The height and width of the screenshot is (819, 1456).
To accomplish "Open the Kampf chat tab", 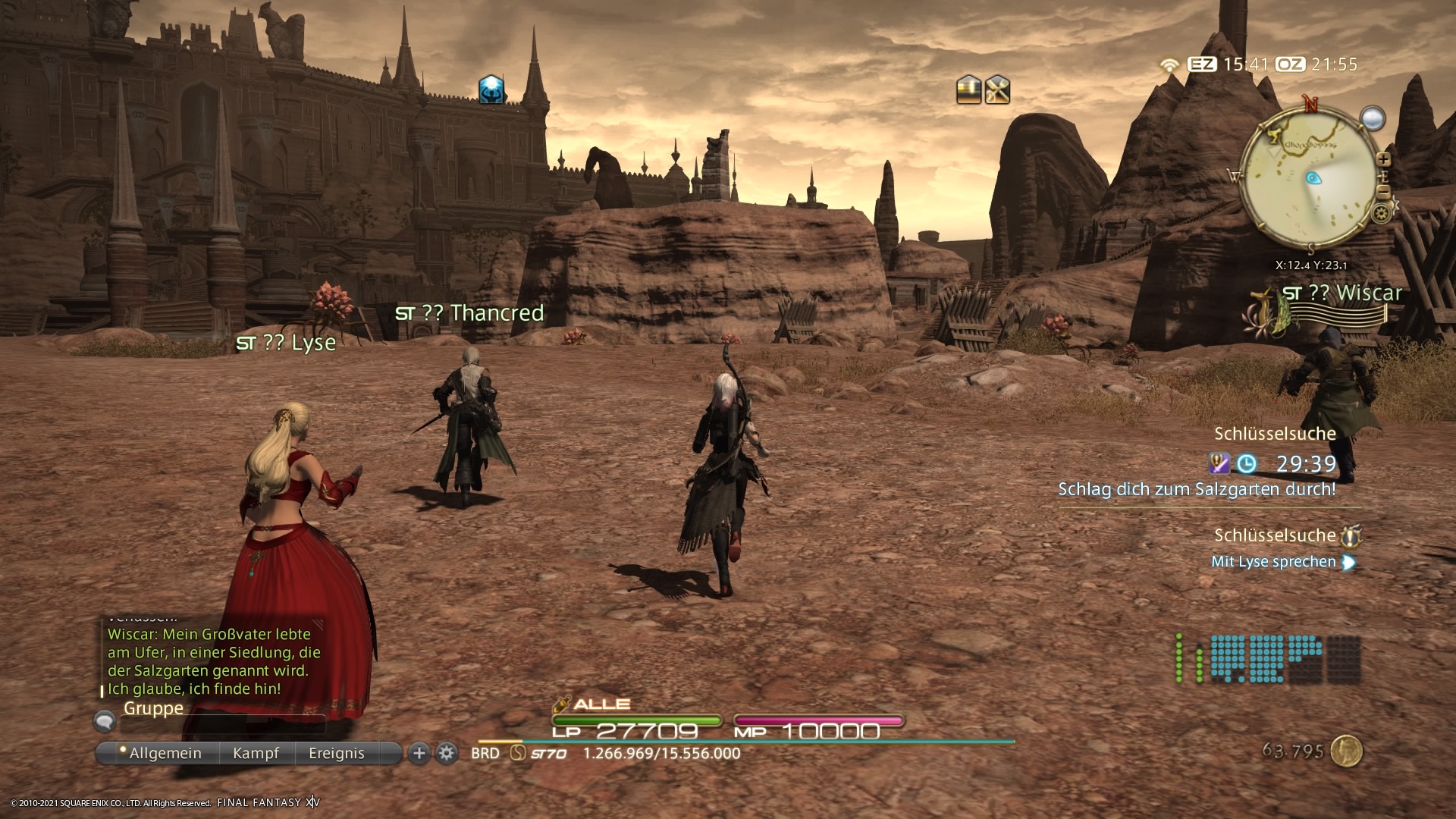I will point(256,753).
